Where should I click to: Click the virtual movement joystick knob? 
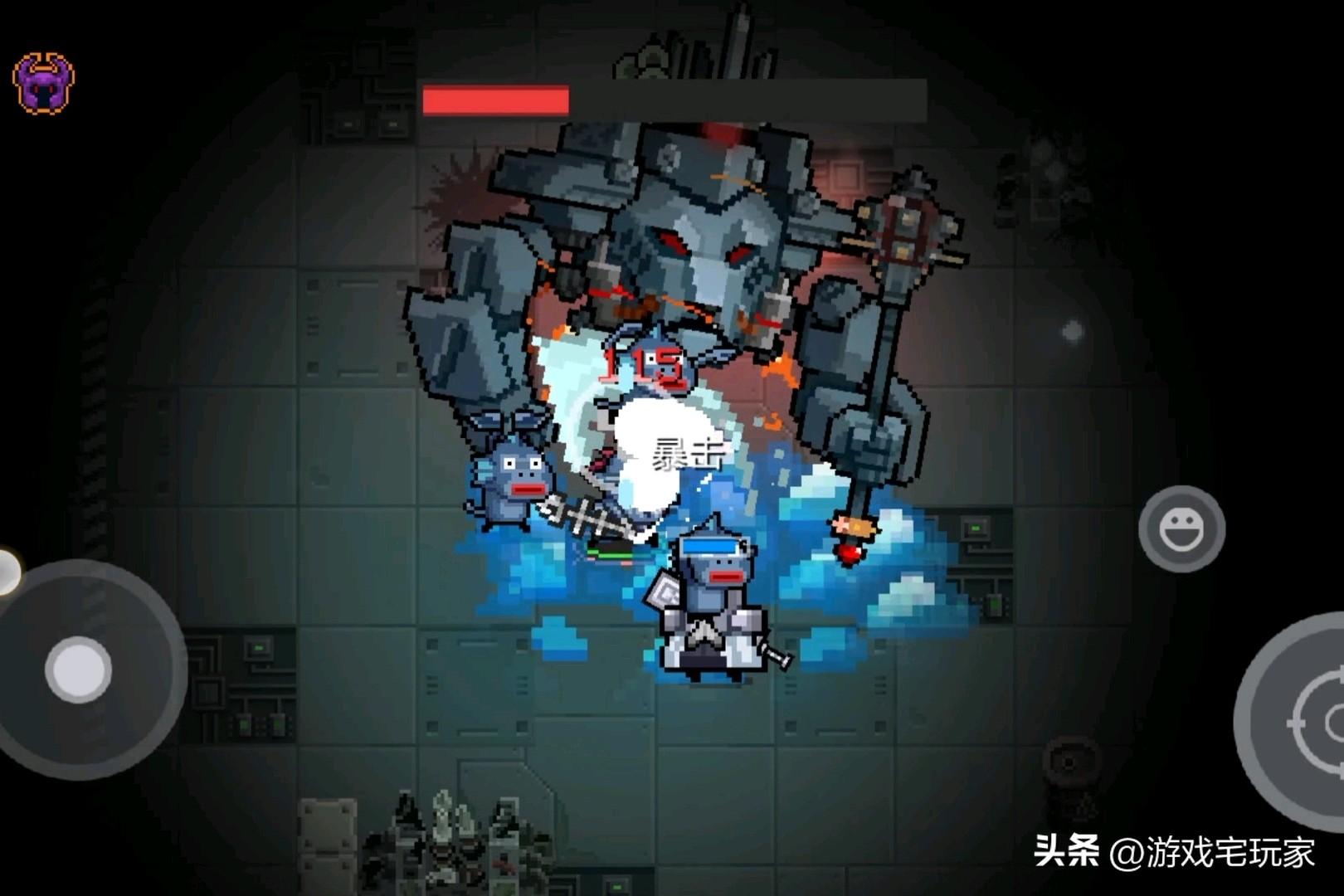(x=79, y=670)
